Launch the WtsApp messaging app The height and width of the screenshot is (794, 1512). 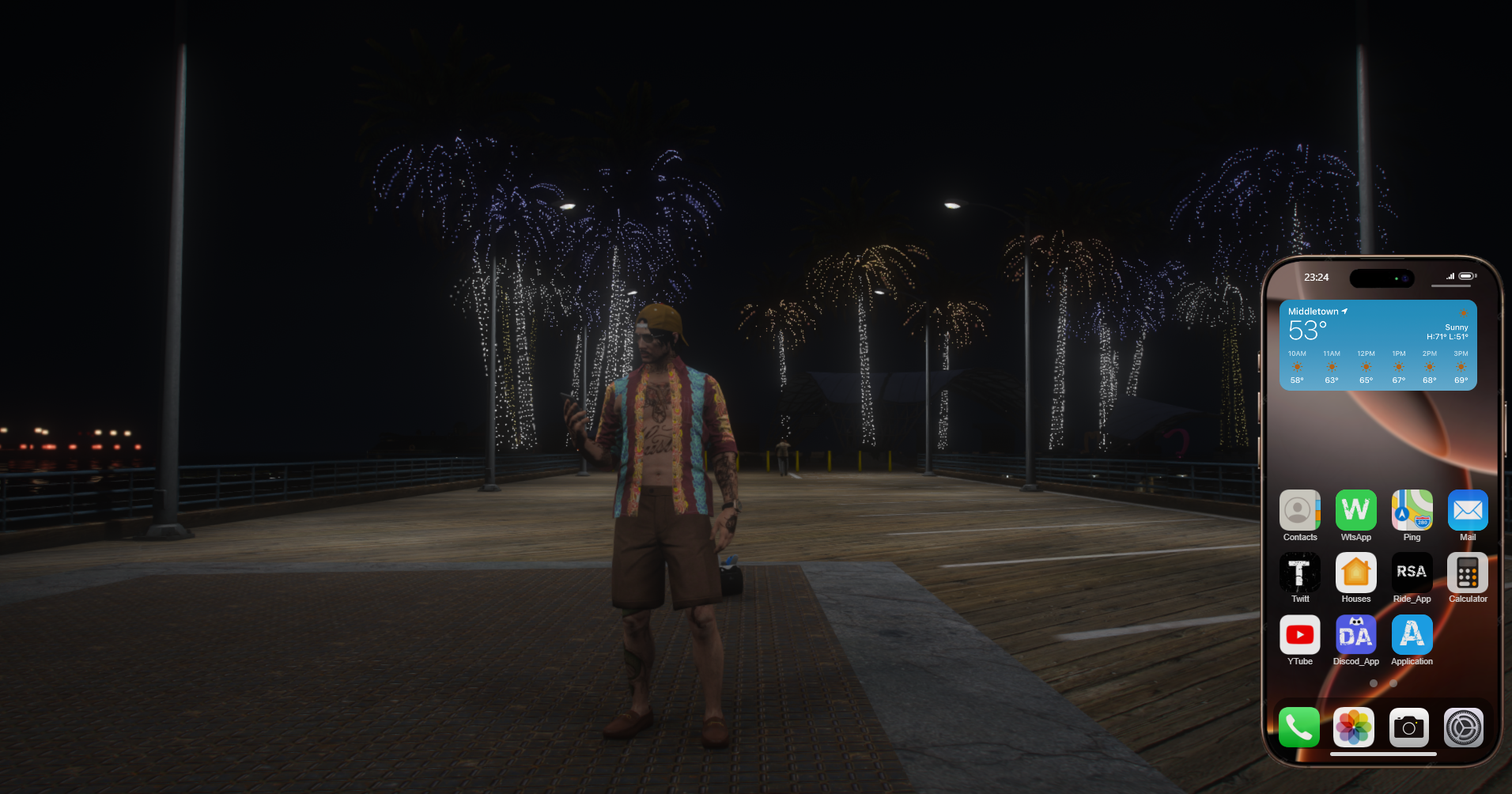[x=1355, y=510]
